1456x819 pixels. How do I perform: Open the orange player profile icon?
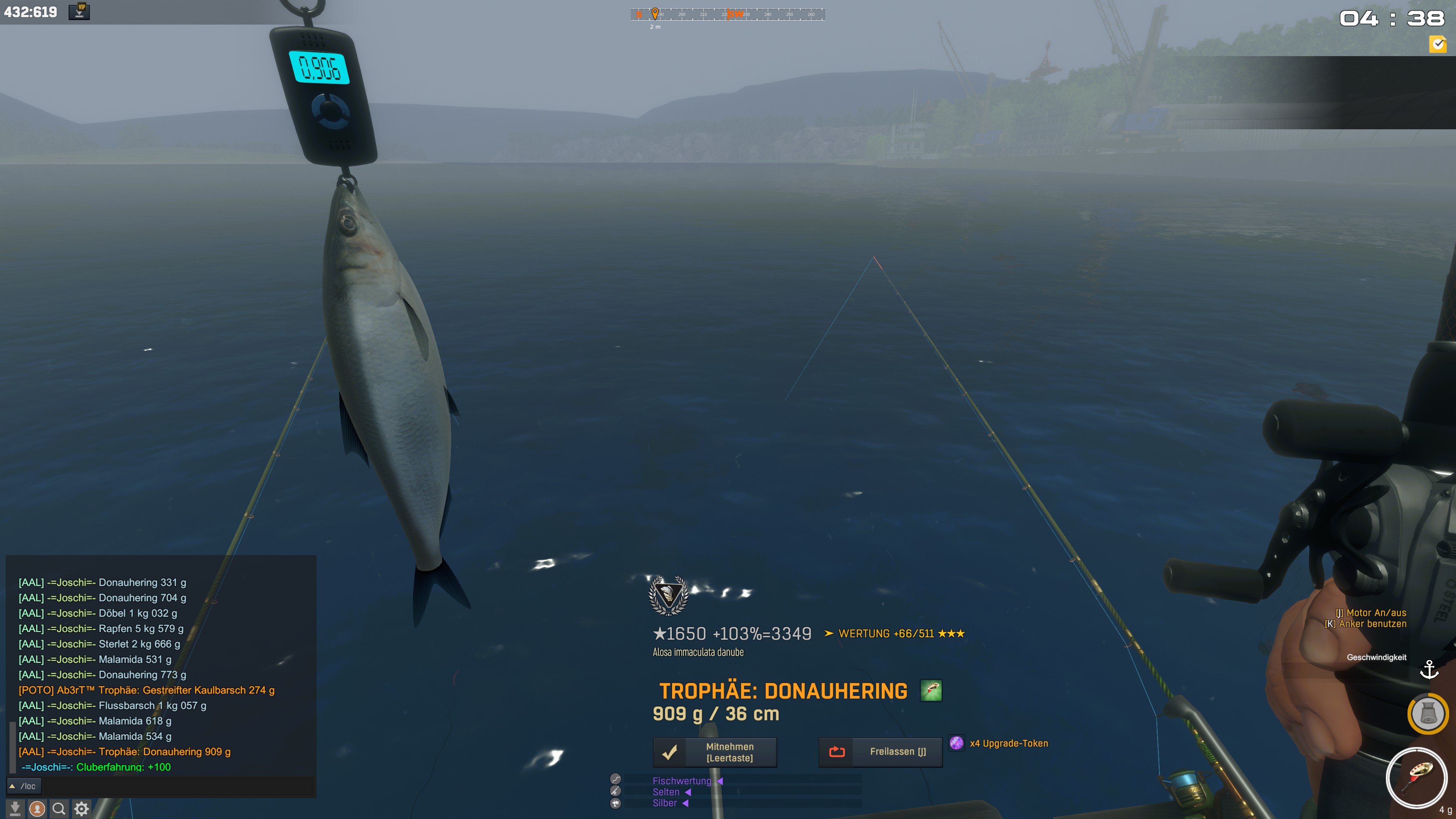(37, 809)
